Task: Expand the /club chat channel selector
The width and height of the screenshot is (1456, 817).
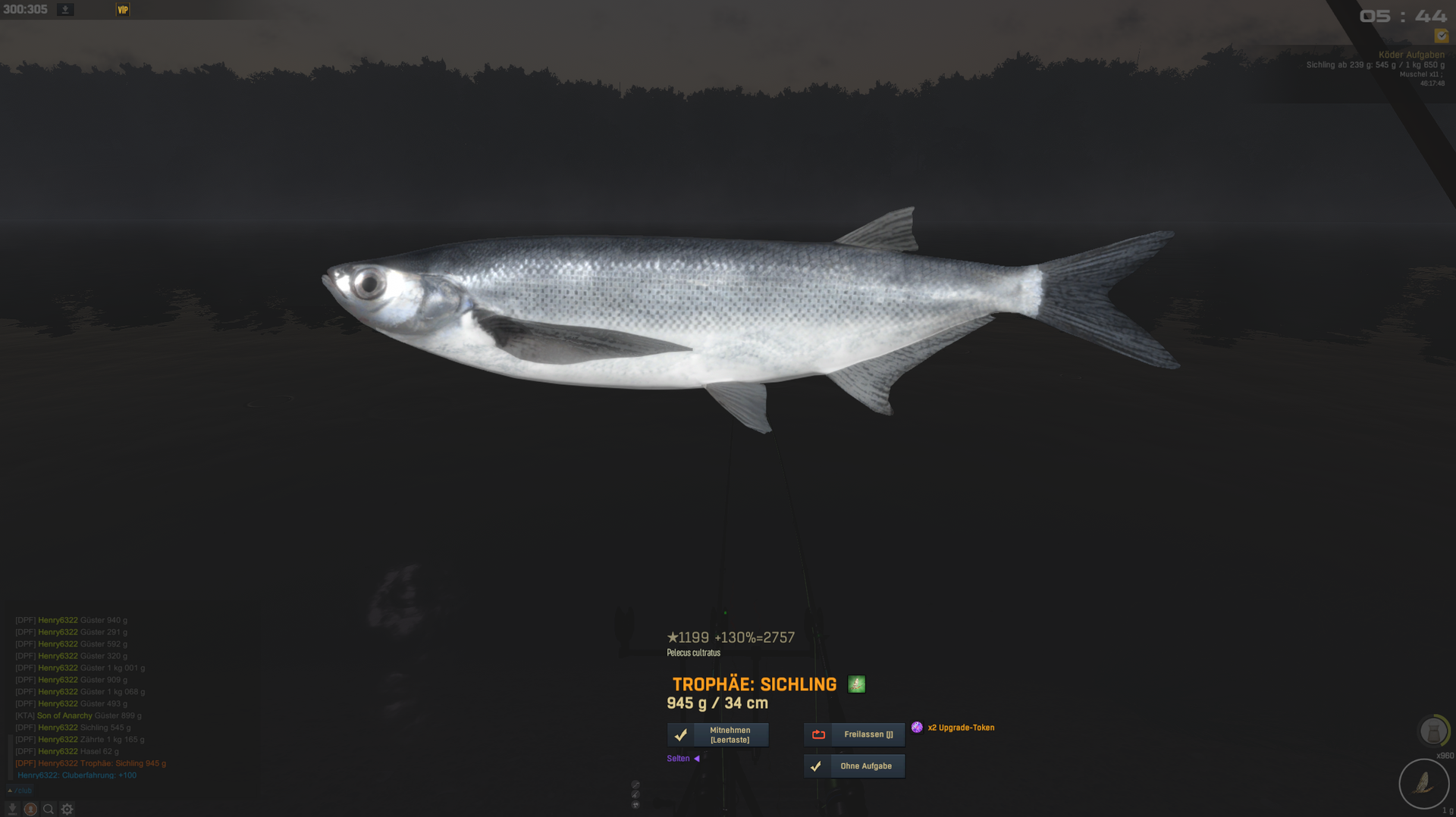Action: [x=20, y=790]
